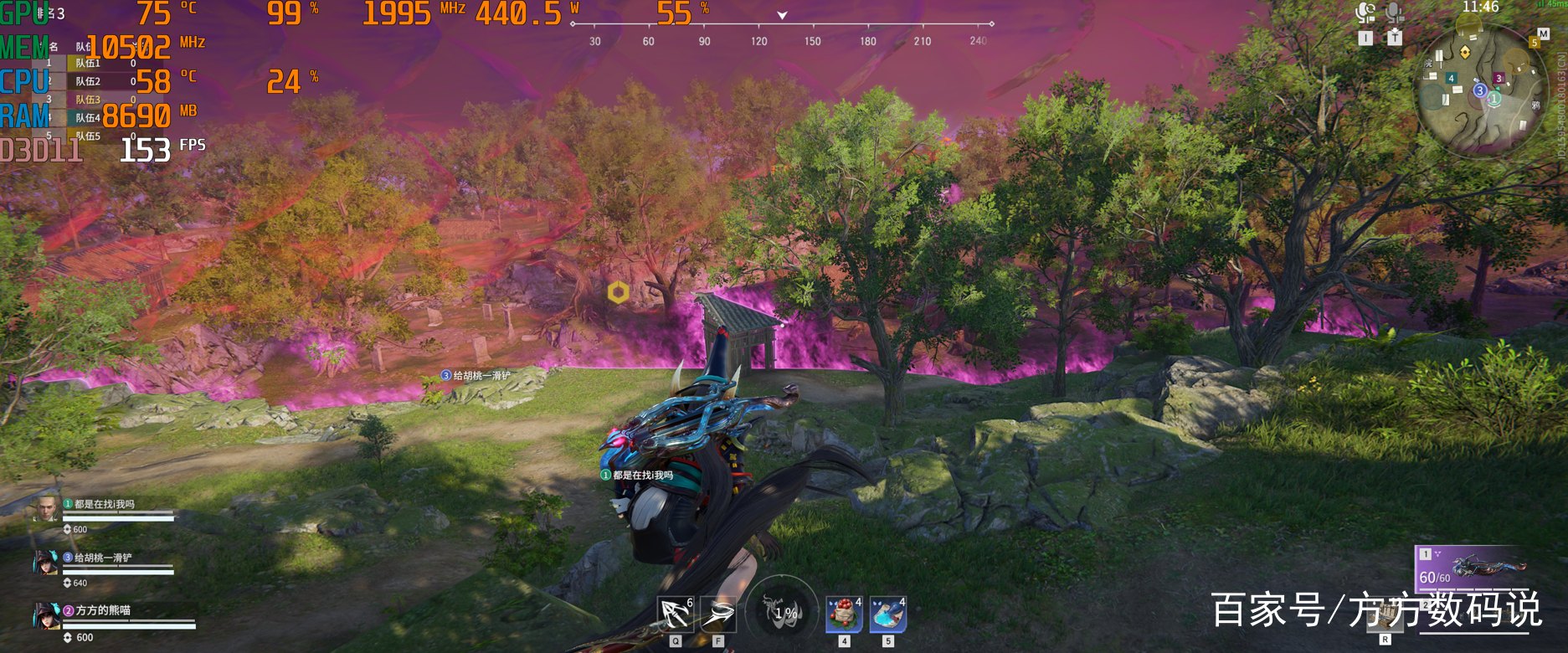The image size is (1568, 653).
Task: Select player 方方的熊喵 portrait
Action: [x=46, y=615]
